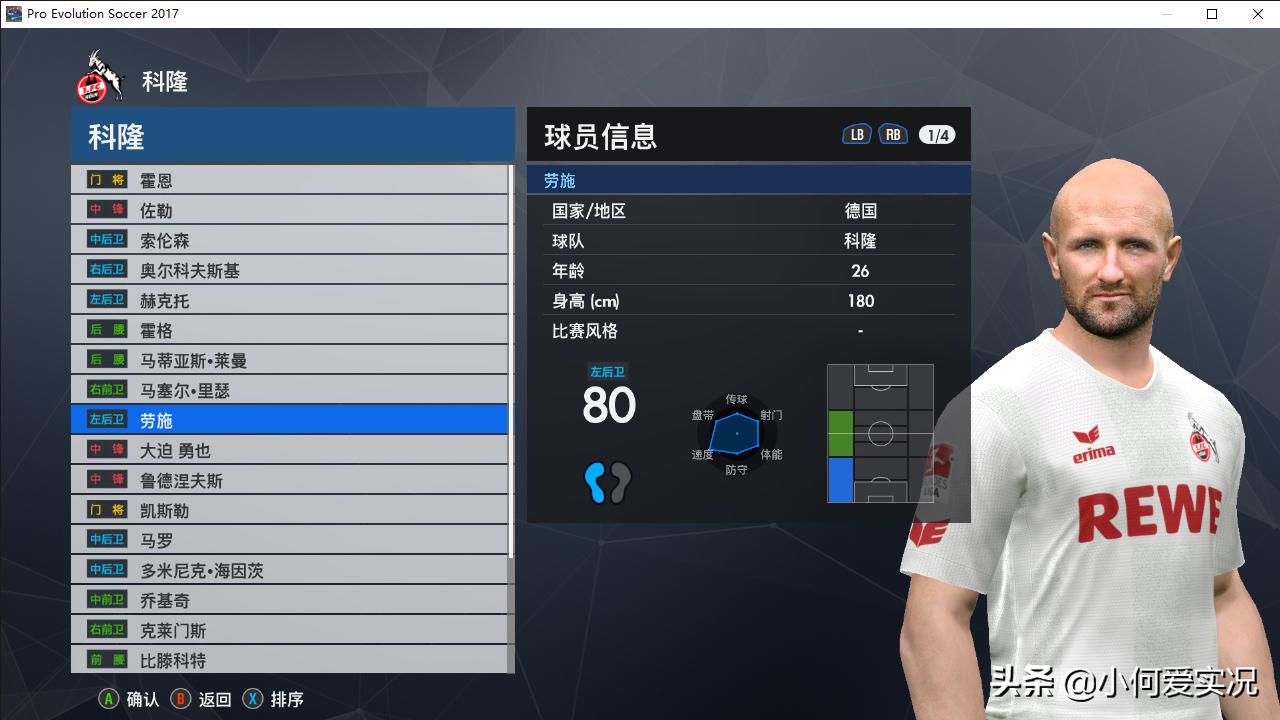Viewport: 1280px width, 720px height.
Task: Click the PES 2017 title bar icon
Action: point(12,14)
